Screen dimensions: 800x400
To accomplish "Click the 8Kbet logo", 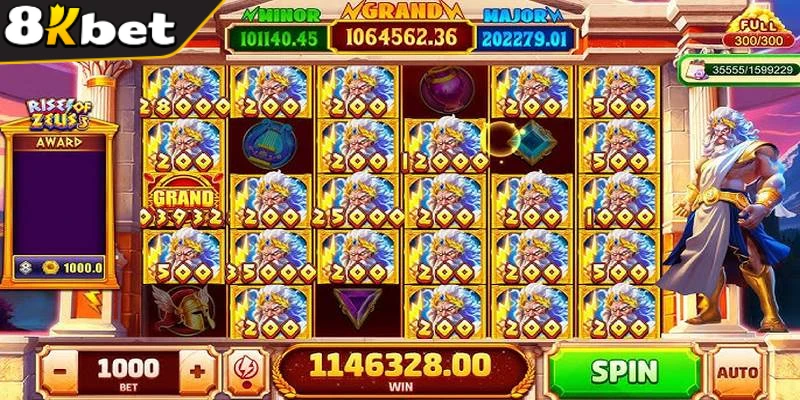I will 90,27.
